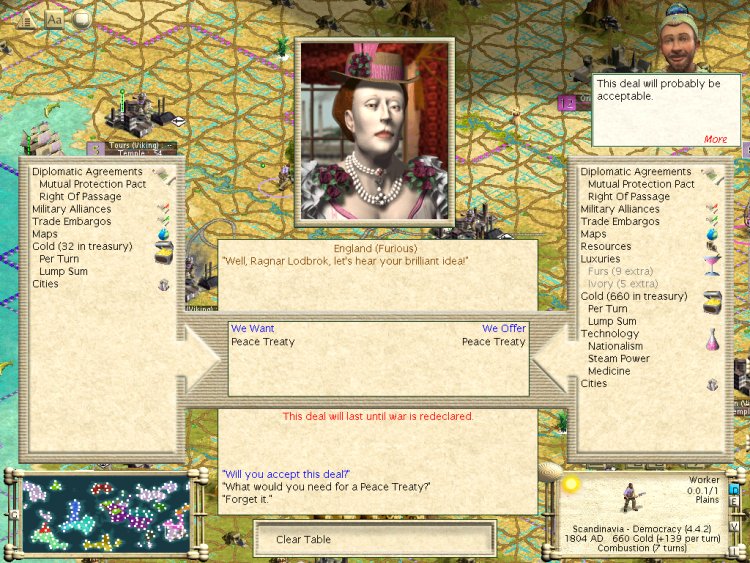Choose Per Turn under Gold (32 in treasury)

tap(59, 259)
